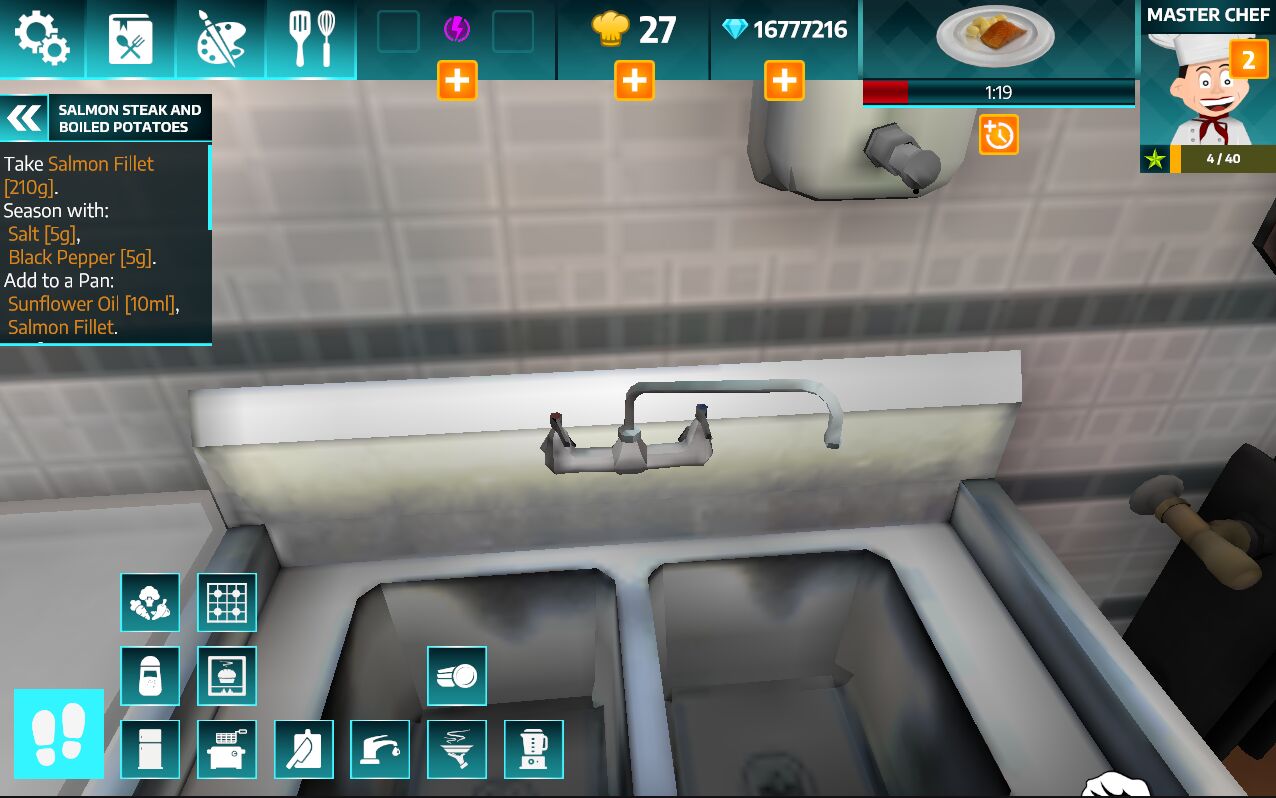Go to the salt shaker spices station
The width and height of the screenshot is (1276, 798).
pyautogui.click(x=150, y=676)
